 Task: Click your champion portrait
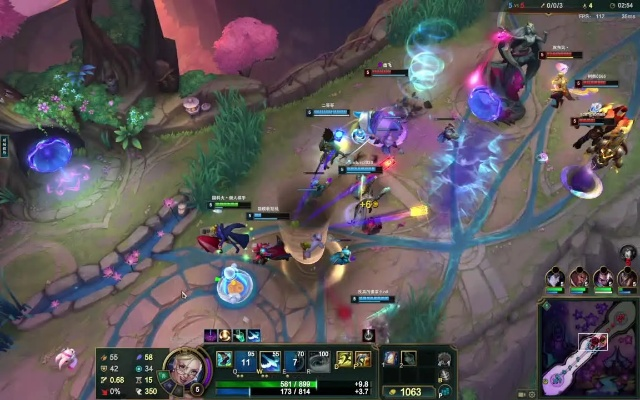(180, 367)
